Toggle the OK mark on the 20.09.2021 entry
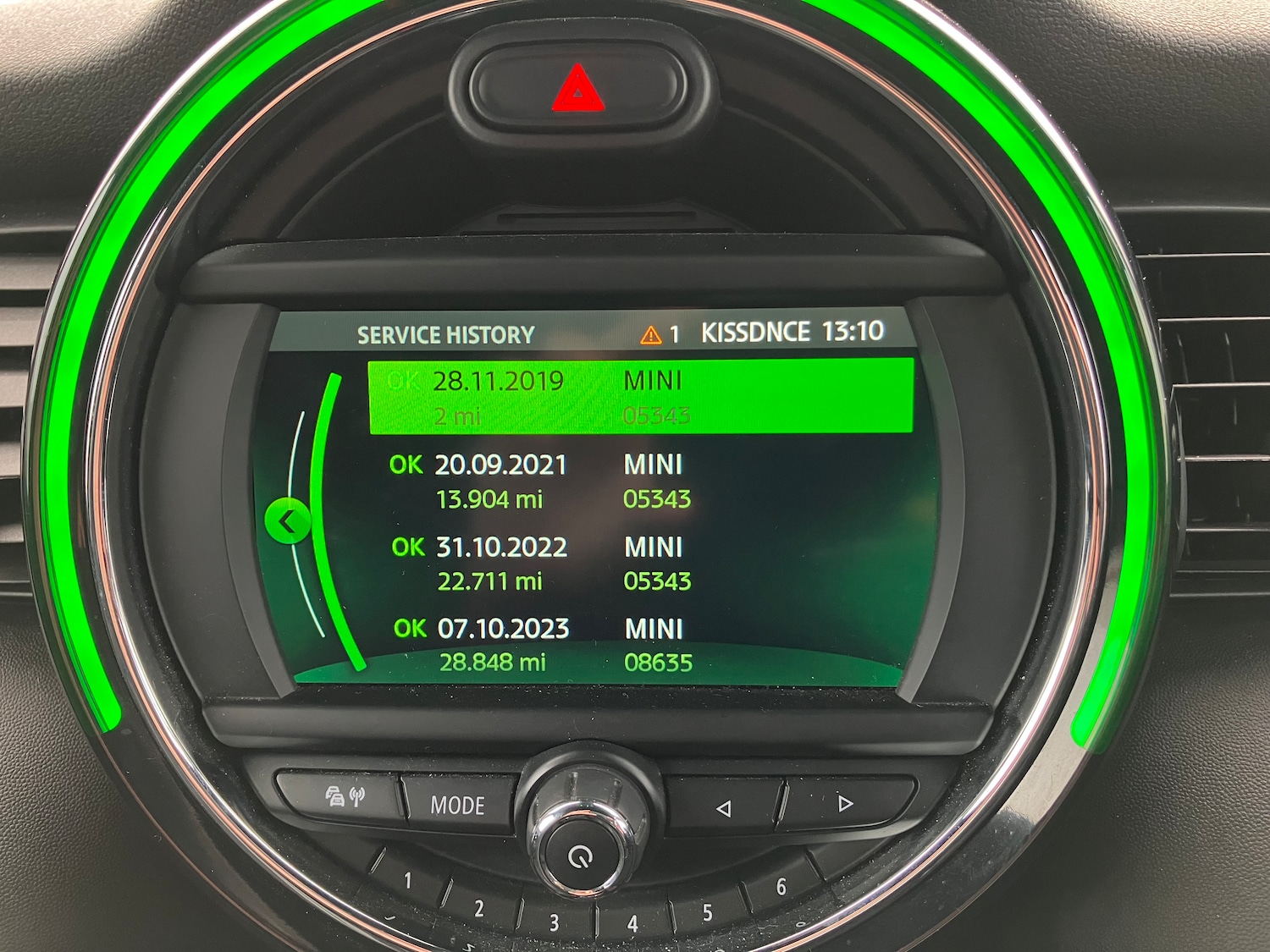The width and height of the screenshot is (1270, 952). [407, 465]
